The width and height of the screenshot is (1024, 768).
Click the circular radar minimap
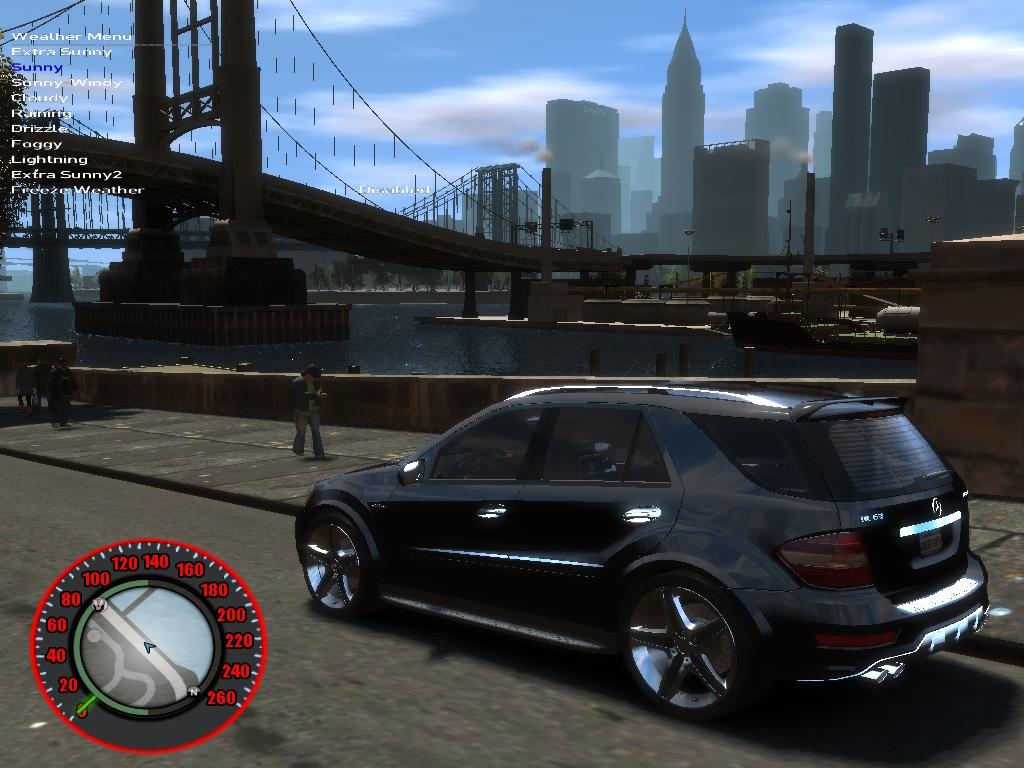pyautogui.click(x=148, y=645)
